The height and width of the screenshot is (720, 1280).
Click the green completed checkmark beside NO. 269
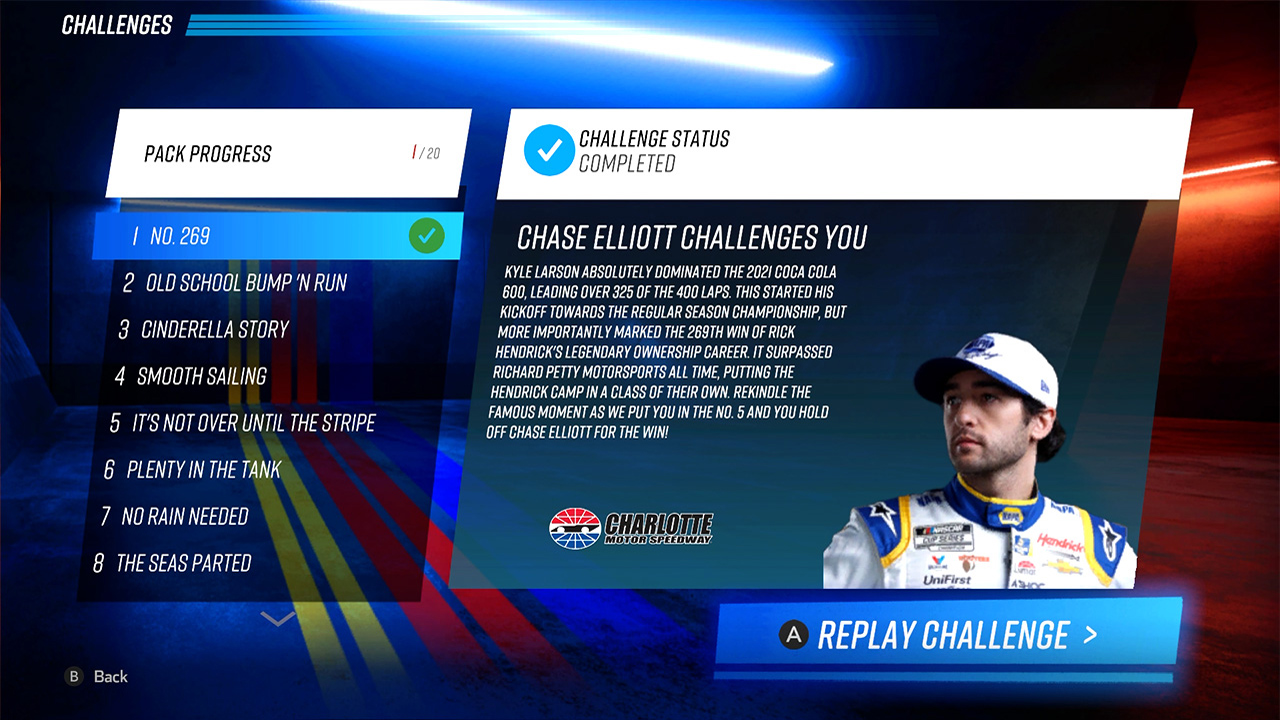[428, 236]
